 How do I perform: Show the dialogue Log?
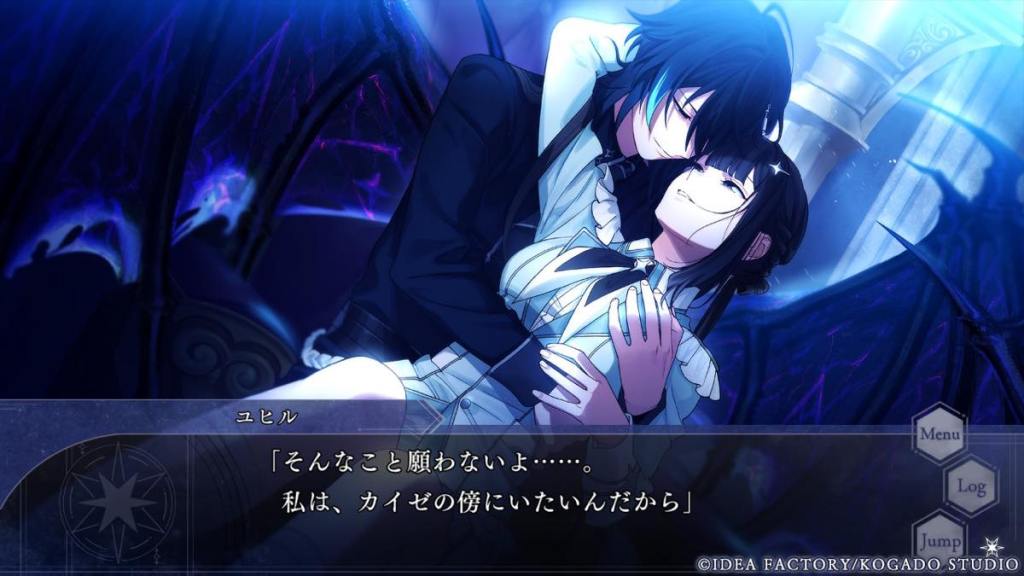(971, 485)
